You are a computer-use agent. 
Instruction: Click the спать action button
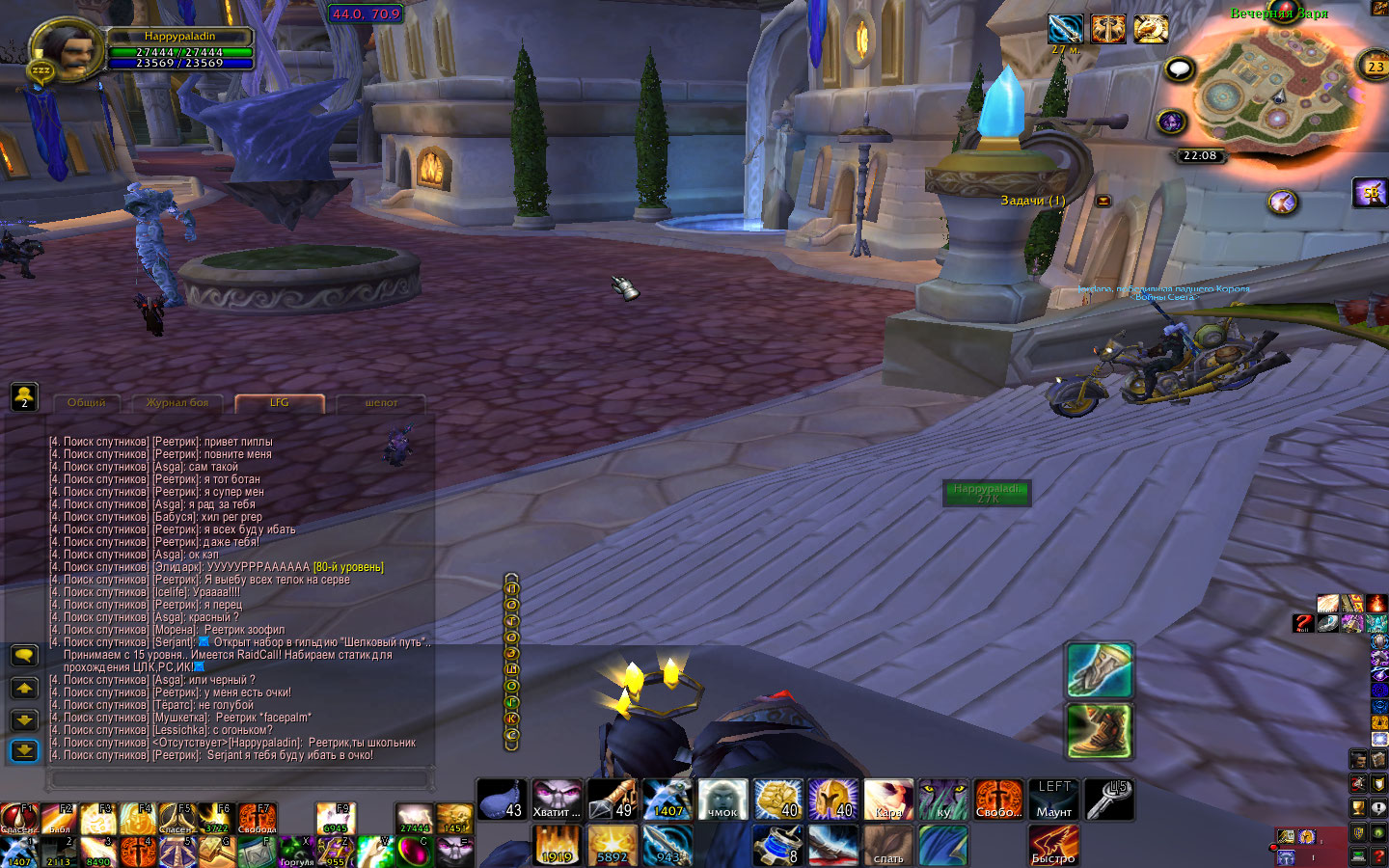pyautogui.click(x=888, y=846)
